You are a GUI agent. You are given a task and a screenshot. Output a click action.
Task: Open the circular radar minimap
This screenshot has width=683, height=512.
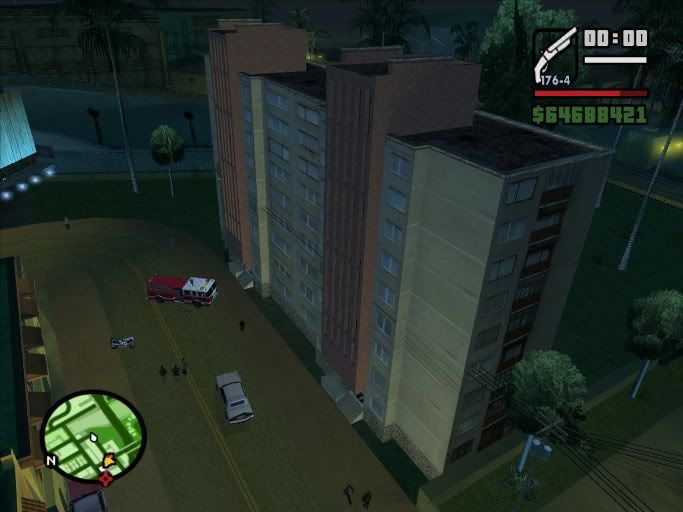tap(93, 436)
